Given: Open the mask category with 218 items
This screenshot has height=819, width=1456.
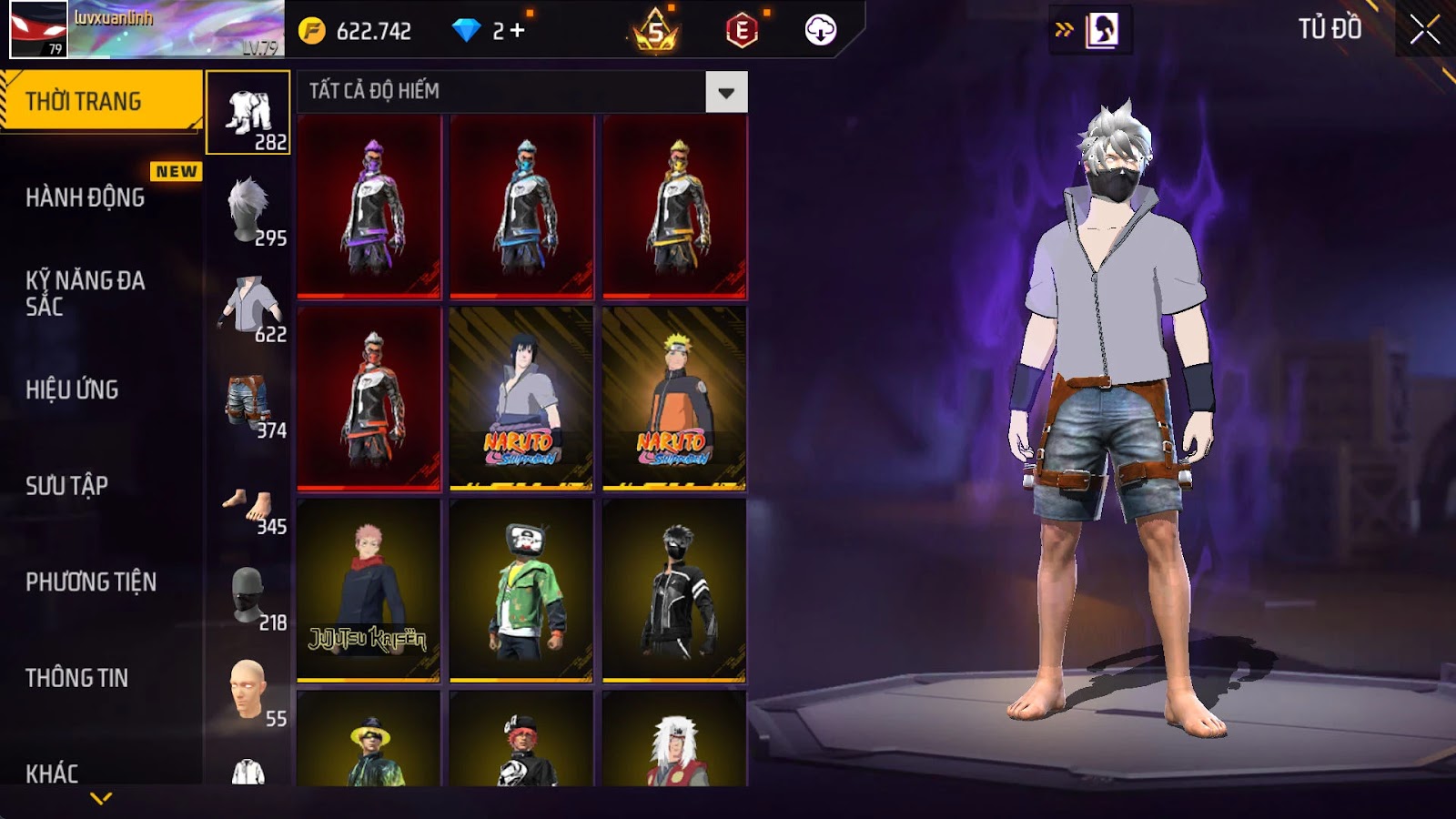Looking at the screenshot, I should click(x=248, y=596).
